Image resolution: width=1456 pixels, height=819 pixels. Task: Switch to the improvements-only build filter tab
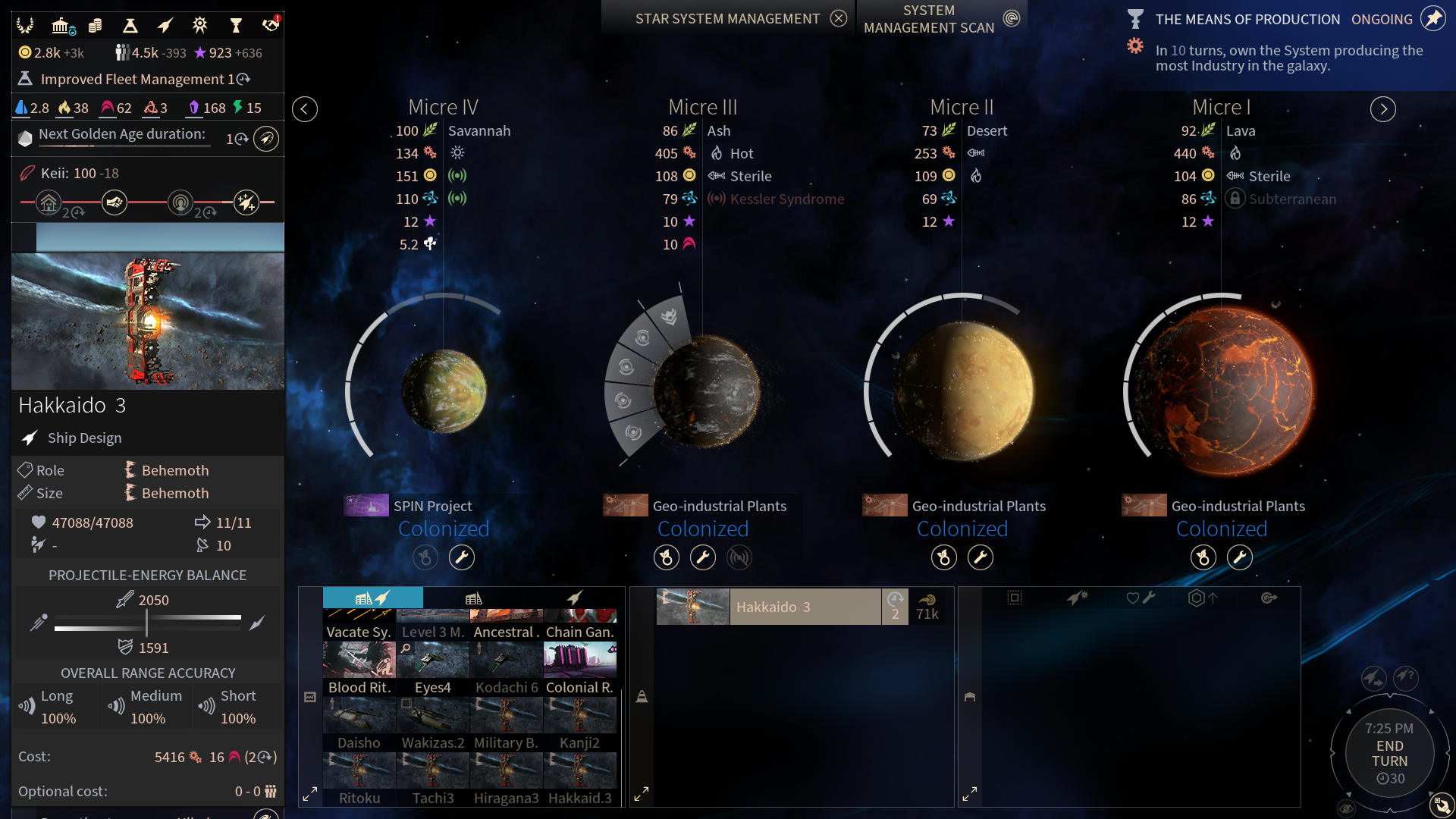point(474,598)
